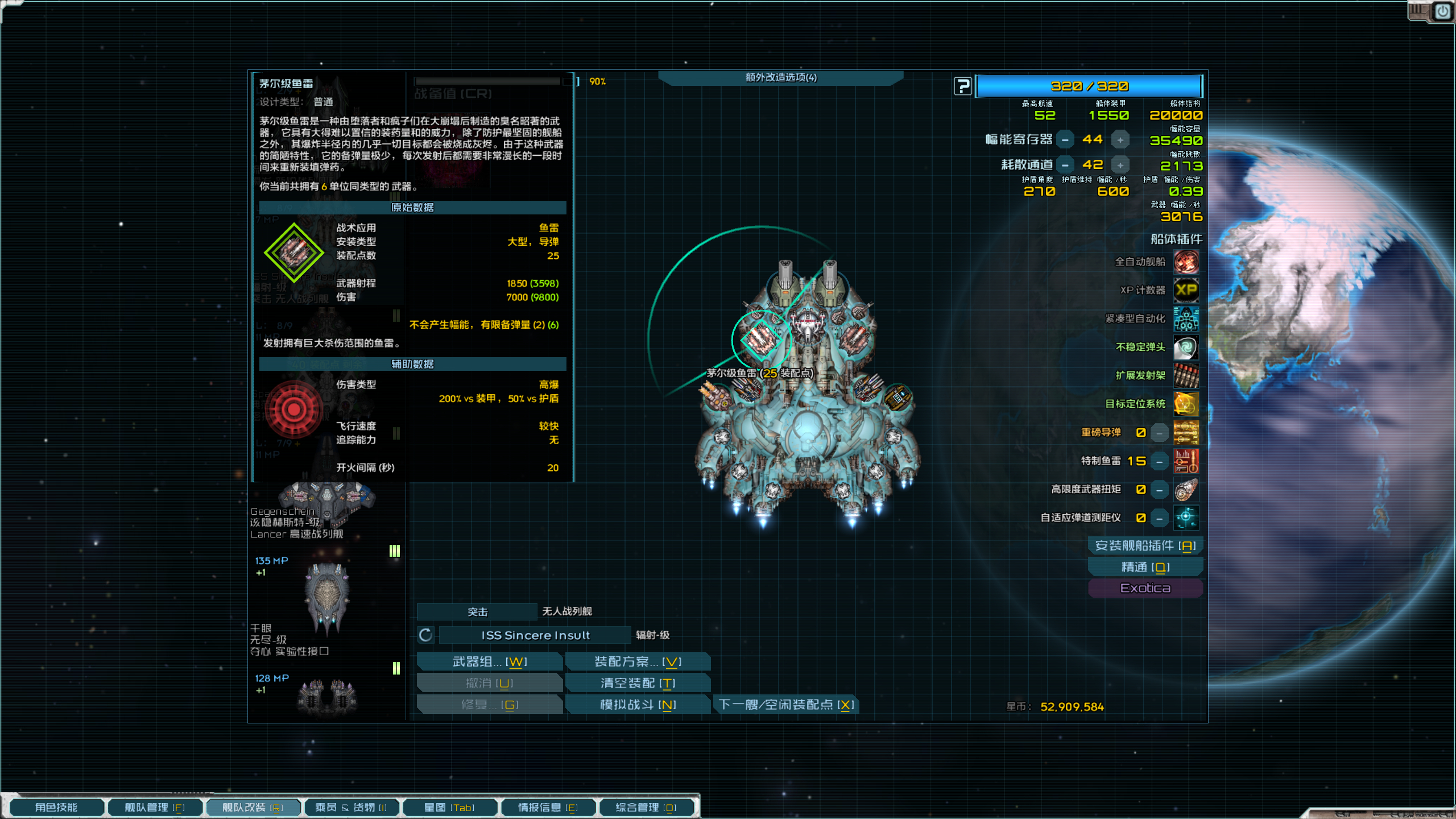Viewport: 1456px width, 819px height.
Task: Open the 武器组 [W] list
Action: [x=490, y=661]
